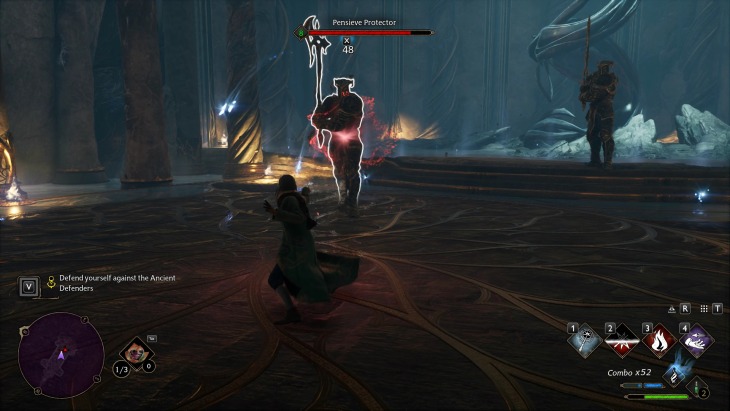Select the equipped tool item diamond

[x=134, y=352]
